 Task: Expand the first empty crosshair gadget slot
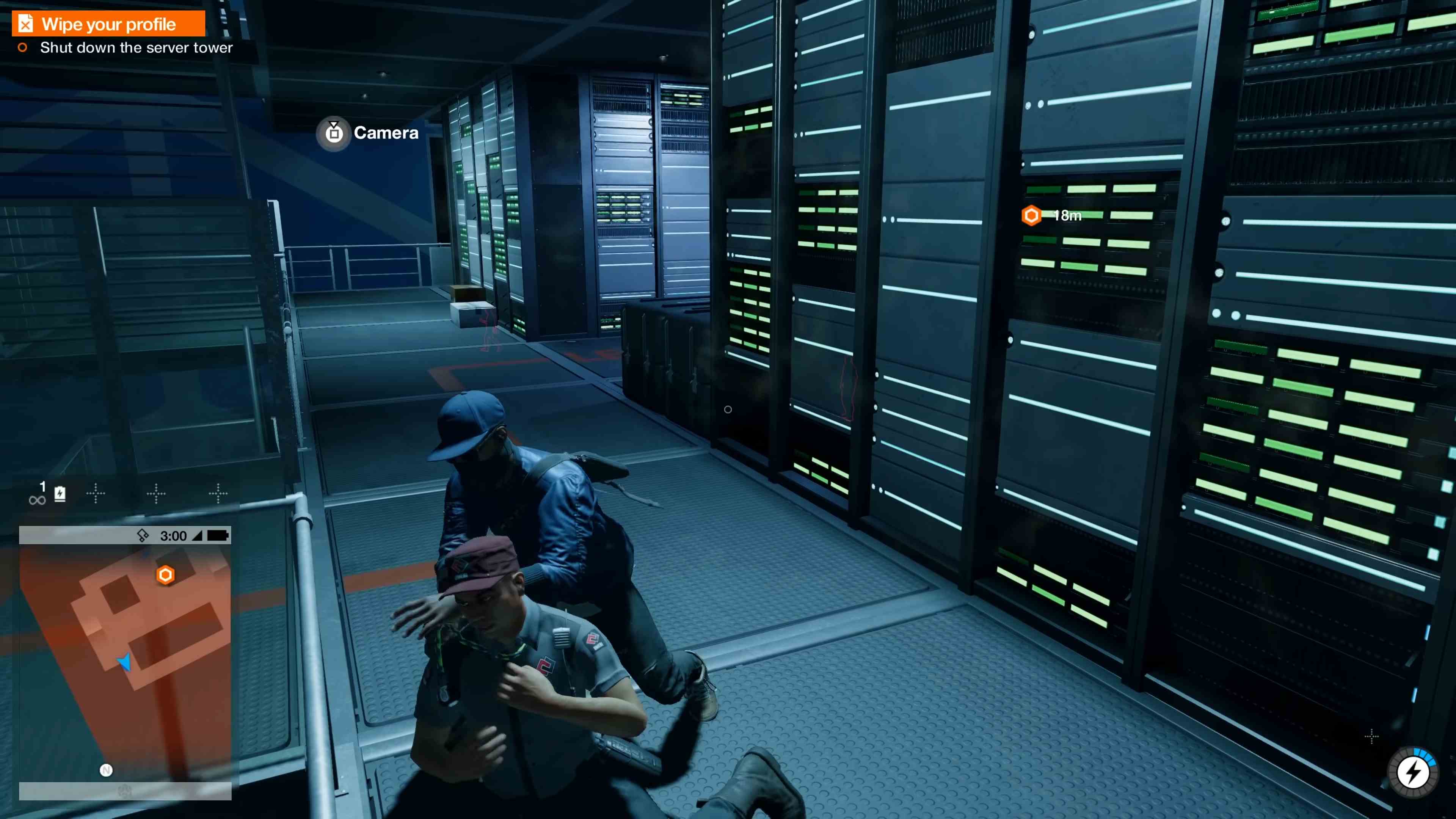coord(97,493)
